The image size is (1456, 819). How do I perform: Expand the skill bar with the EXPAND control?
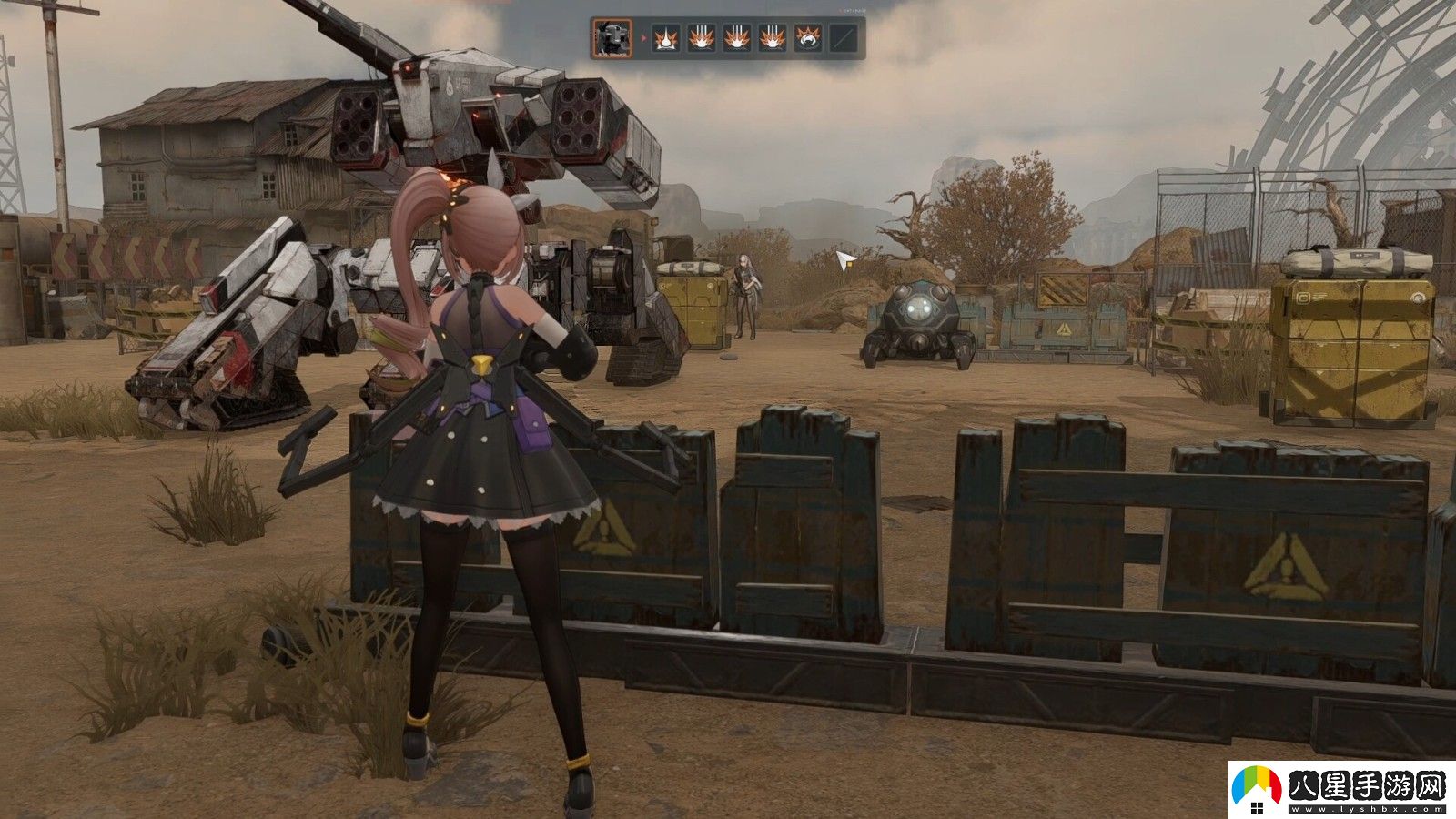[x=851, y=12]
